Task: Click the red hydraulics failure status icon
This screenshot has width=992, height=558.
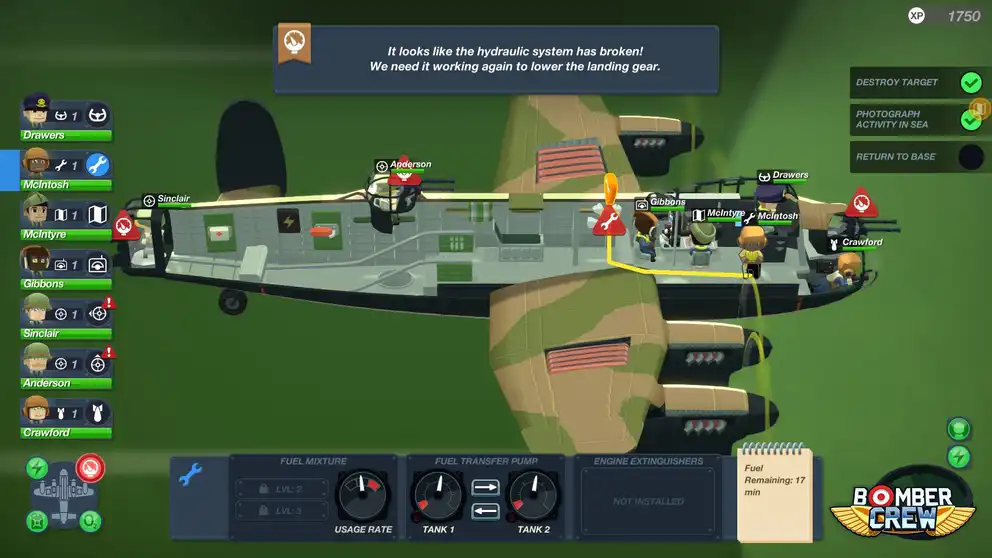Action: coord(90,467)
